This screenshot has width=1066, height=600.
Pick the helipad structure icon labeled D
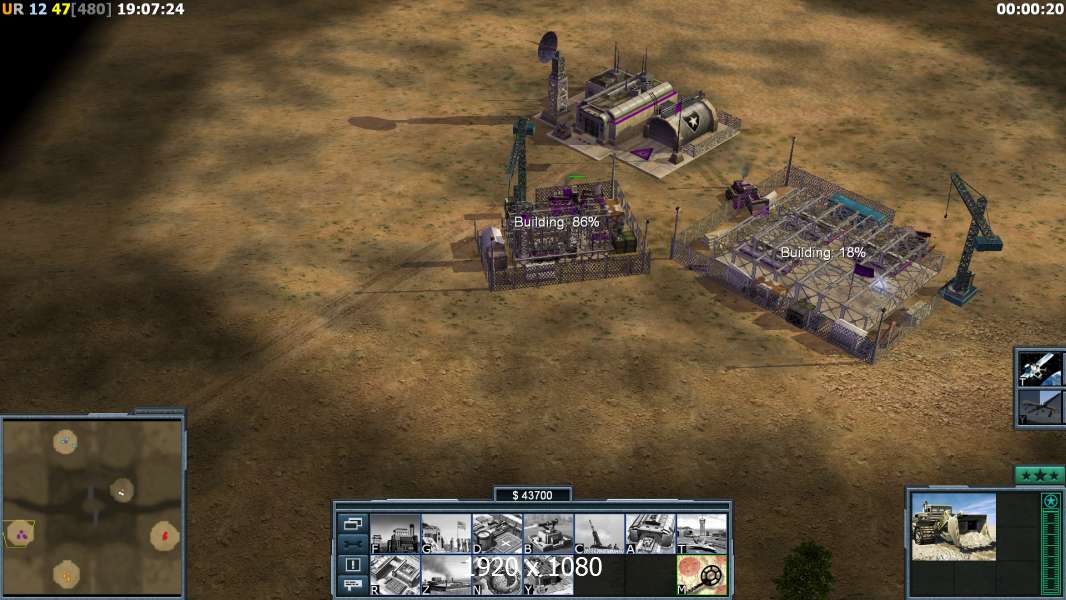497,533
